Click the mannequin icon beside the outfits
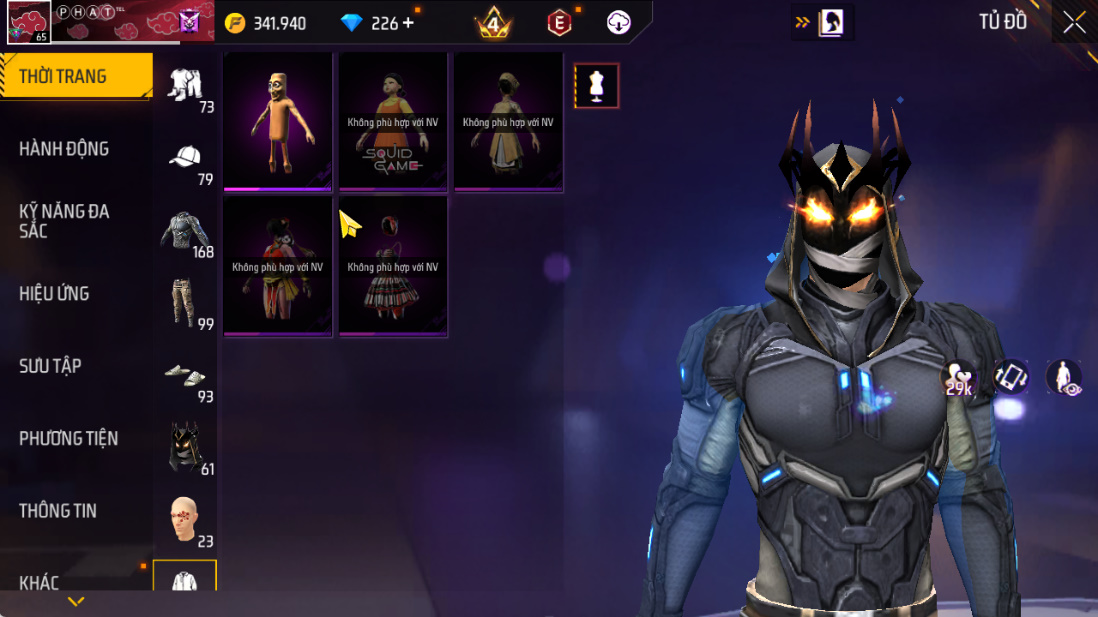Image resolution: width=1098 pixels, height=617 pixels. click(x=597, y=86)
